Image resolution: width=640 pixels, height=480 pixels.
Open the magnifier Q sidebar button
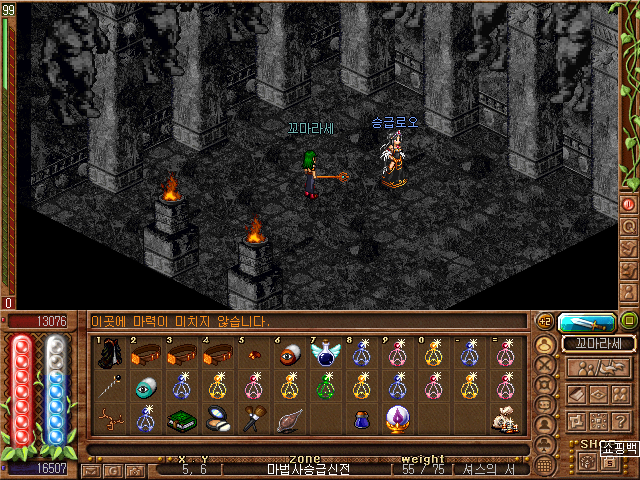tap(629, 226)
